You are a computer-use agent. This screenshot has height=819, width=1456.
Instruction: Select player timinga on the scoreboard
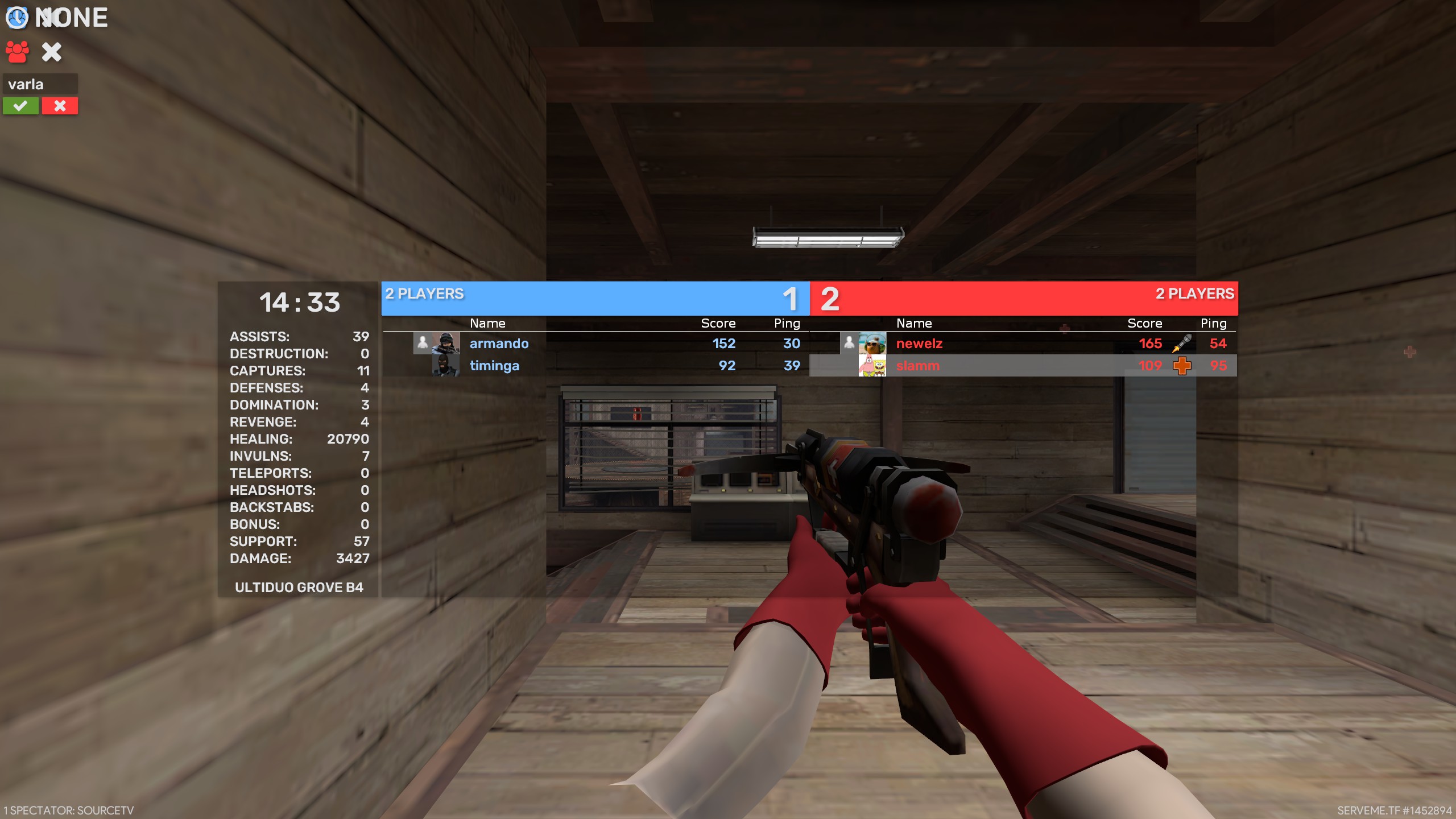pyautogui.click(x=494, y=366)
